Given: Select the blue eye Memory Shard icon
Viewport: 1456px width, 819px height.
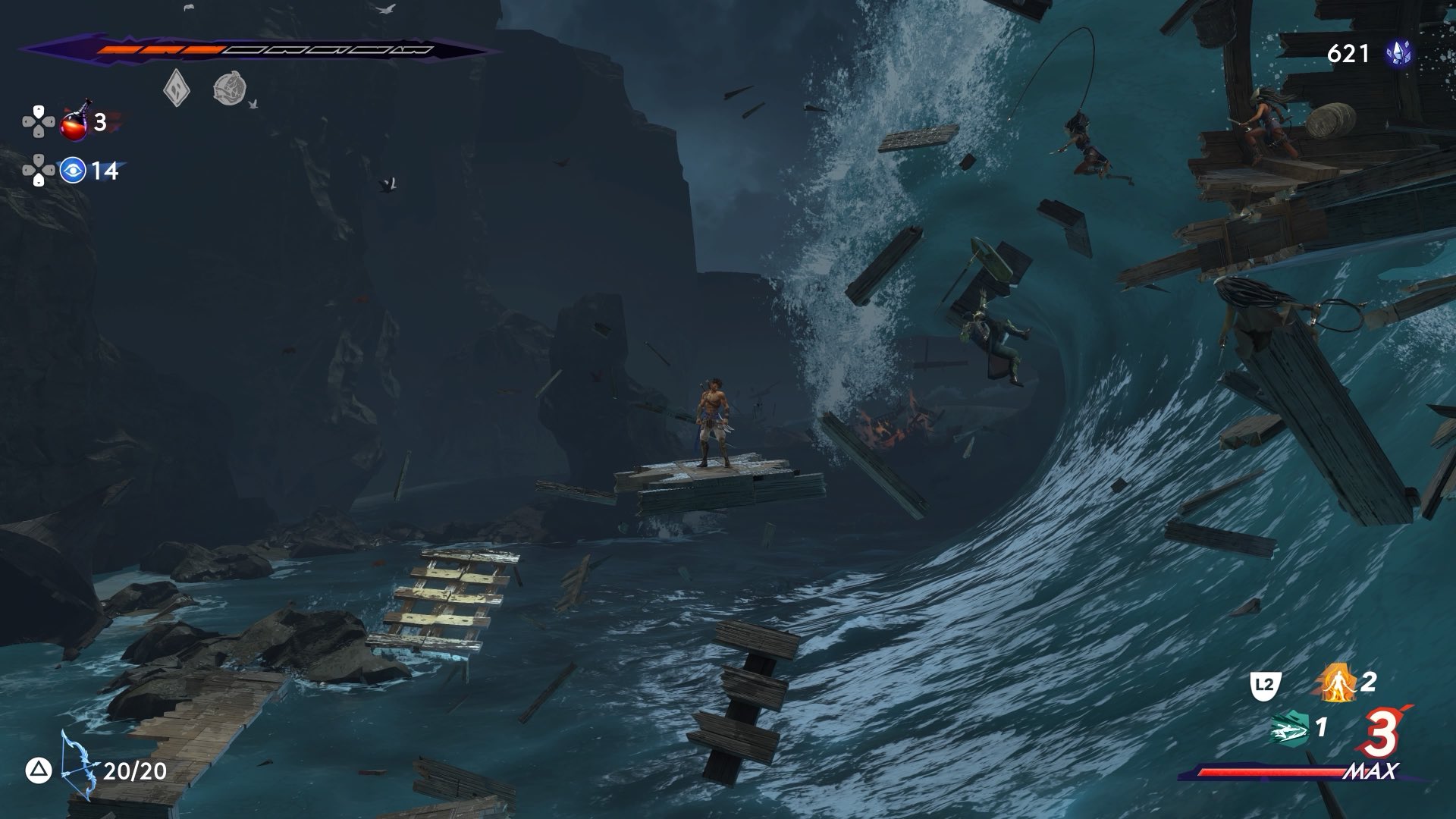Looking at the screenshot, I should [73, 171].
